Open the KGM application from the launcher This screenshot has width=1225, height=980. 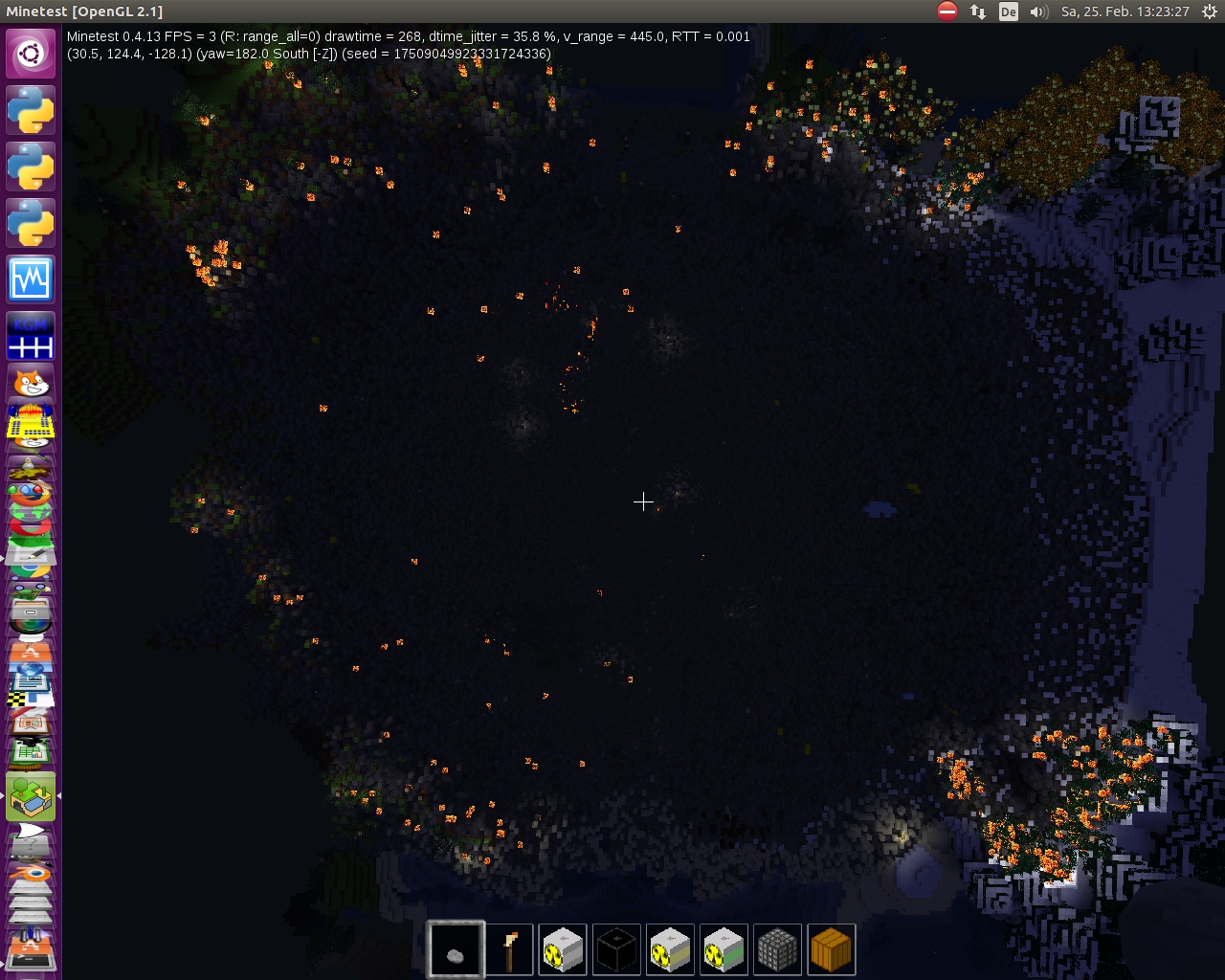(x=31, y=335)
